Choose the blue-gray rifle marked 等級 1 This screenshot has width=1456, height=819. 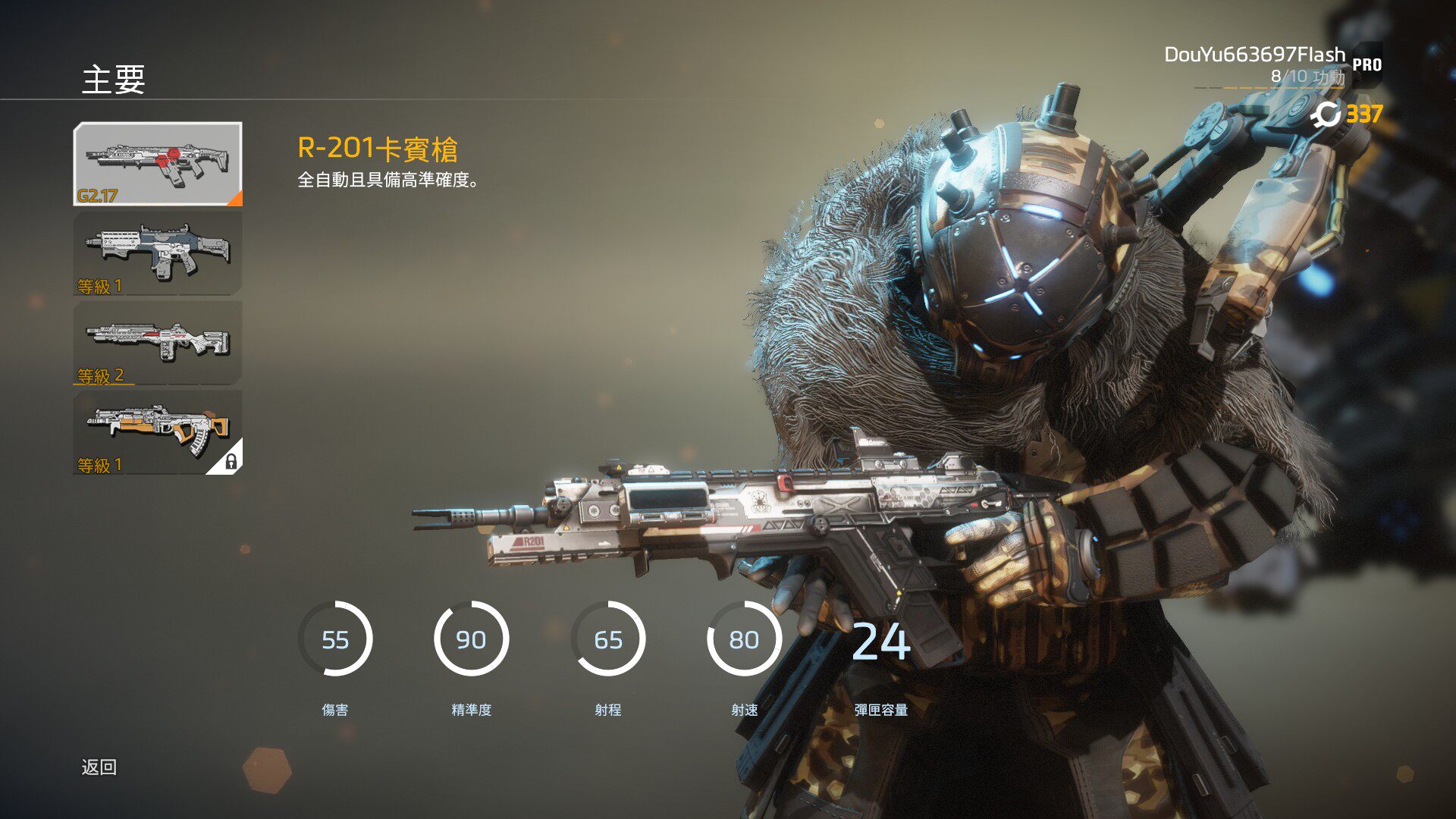click(158, 253)
